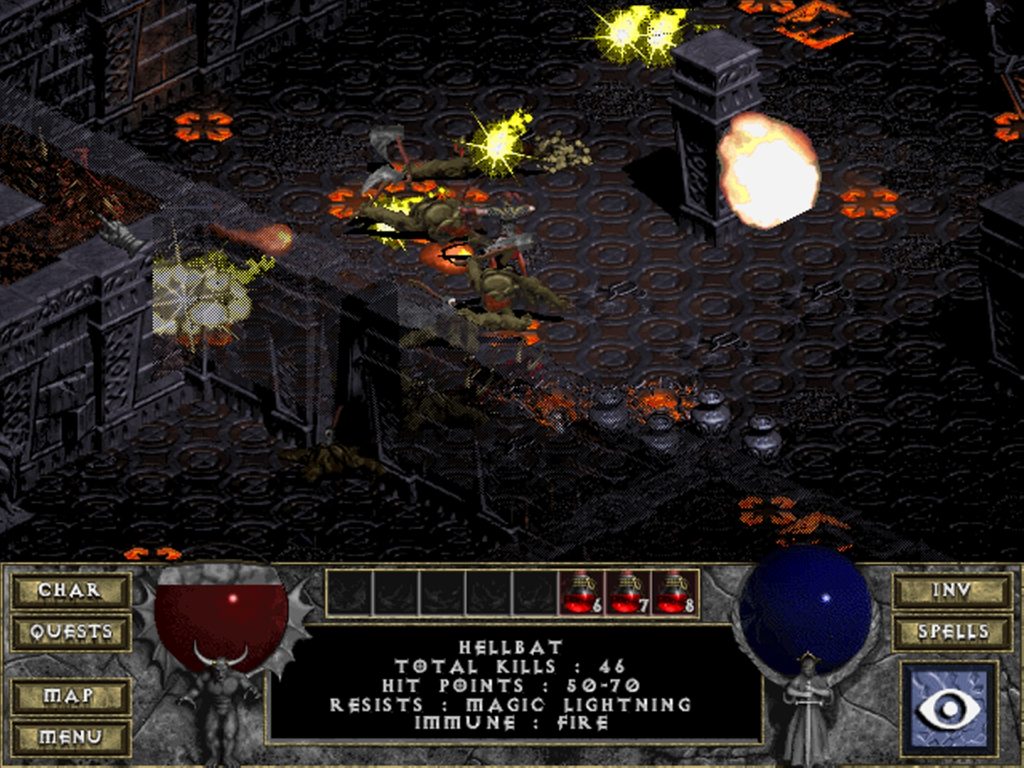Show the QUESTS log
The width and height of the screenshot is (1024, 768).
tap(70, 632)
